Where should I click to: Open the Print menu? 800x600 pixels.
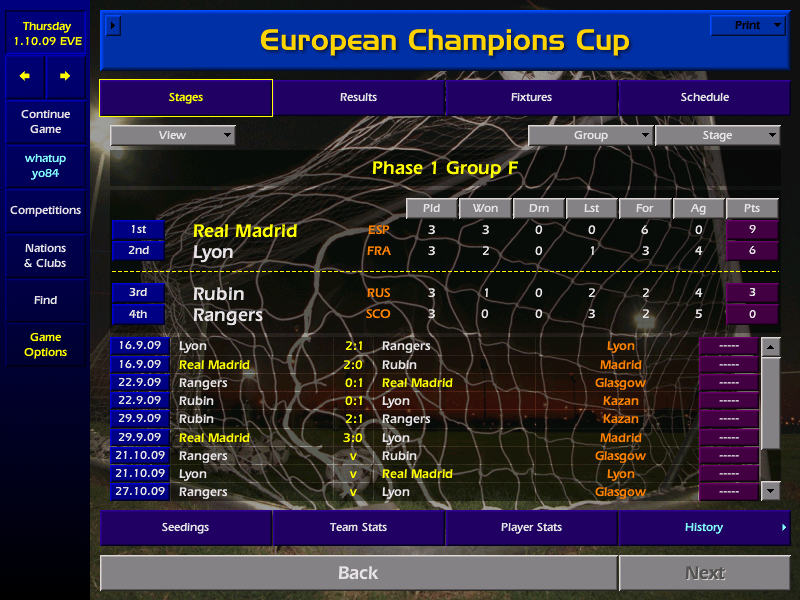747,25
